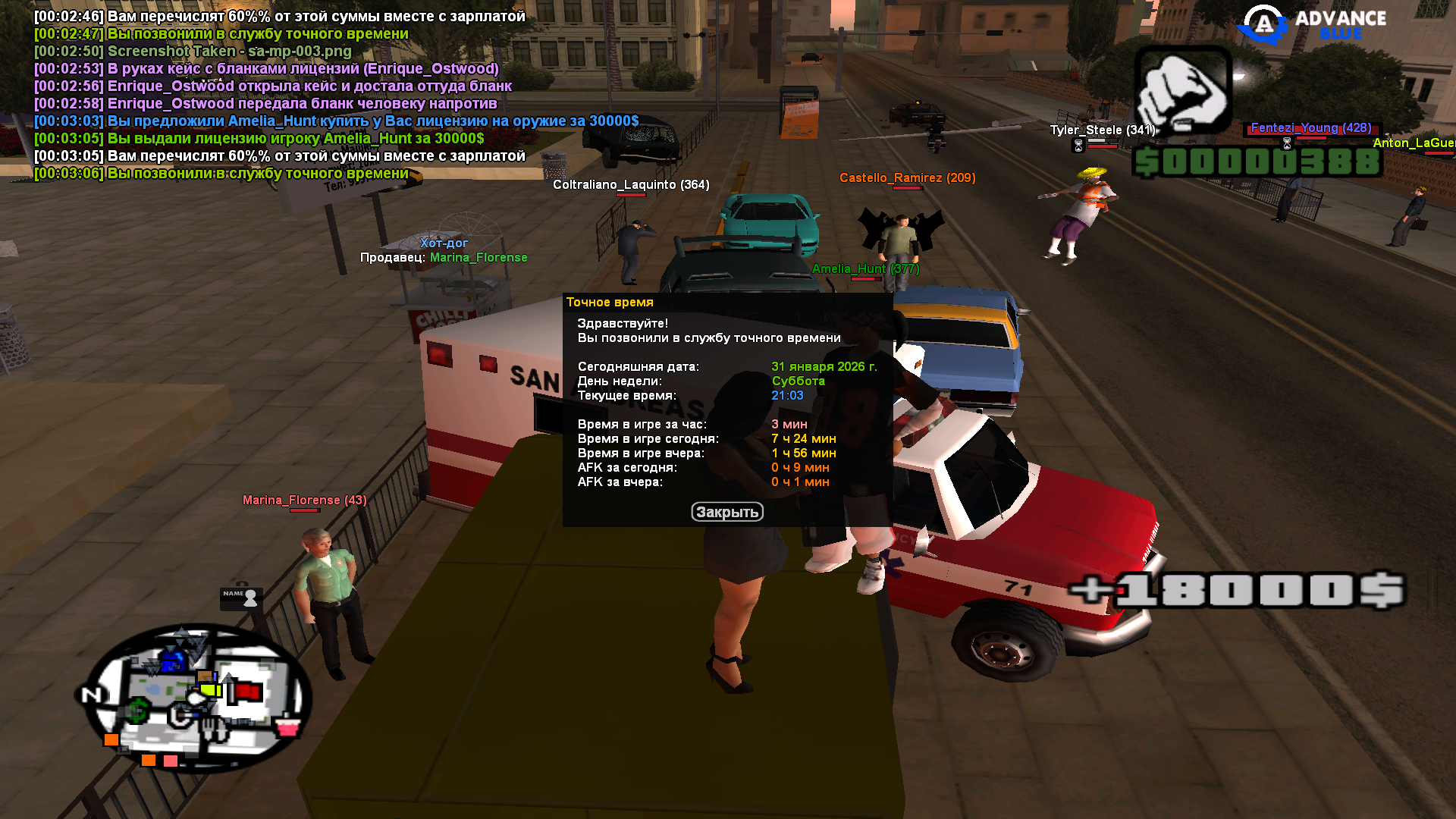
Task: Close the exact time dialog with Закрыть
Action: click(x=726, y=512)
